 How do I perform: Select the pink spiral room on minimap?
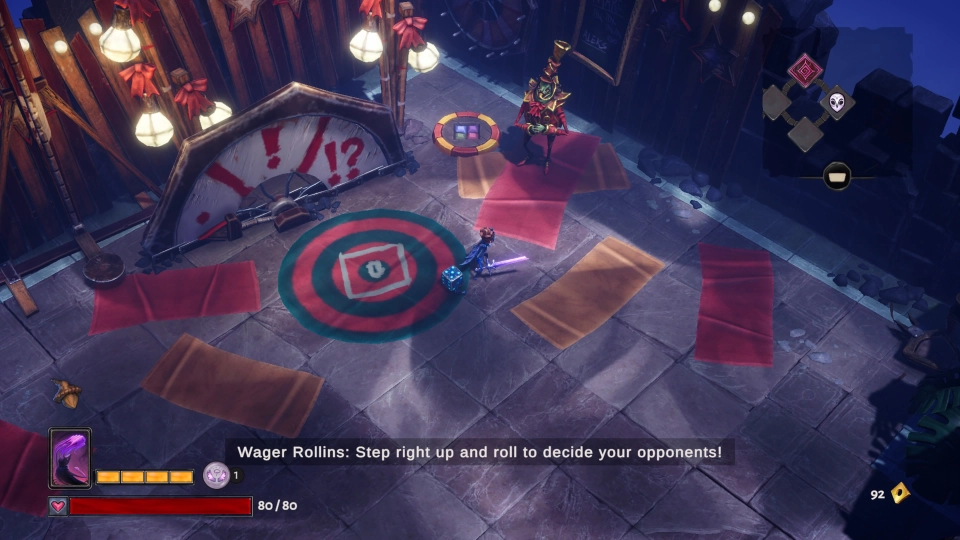[805, 70]
